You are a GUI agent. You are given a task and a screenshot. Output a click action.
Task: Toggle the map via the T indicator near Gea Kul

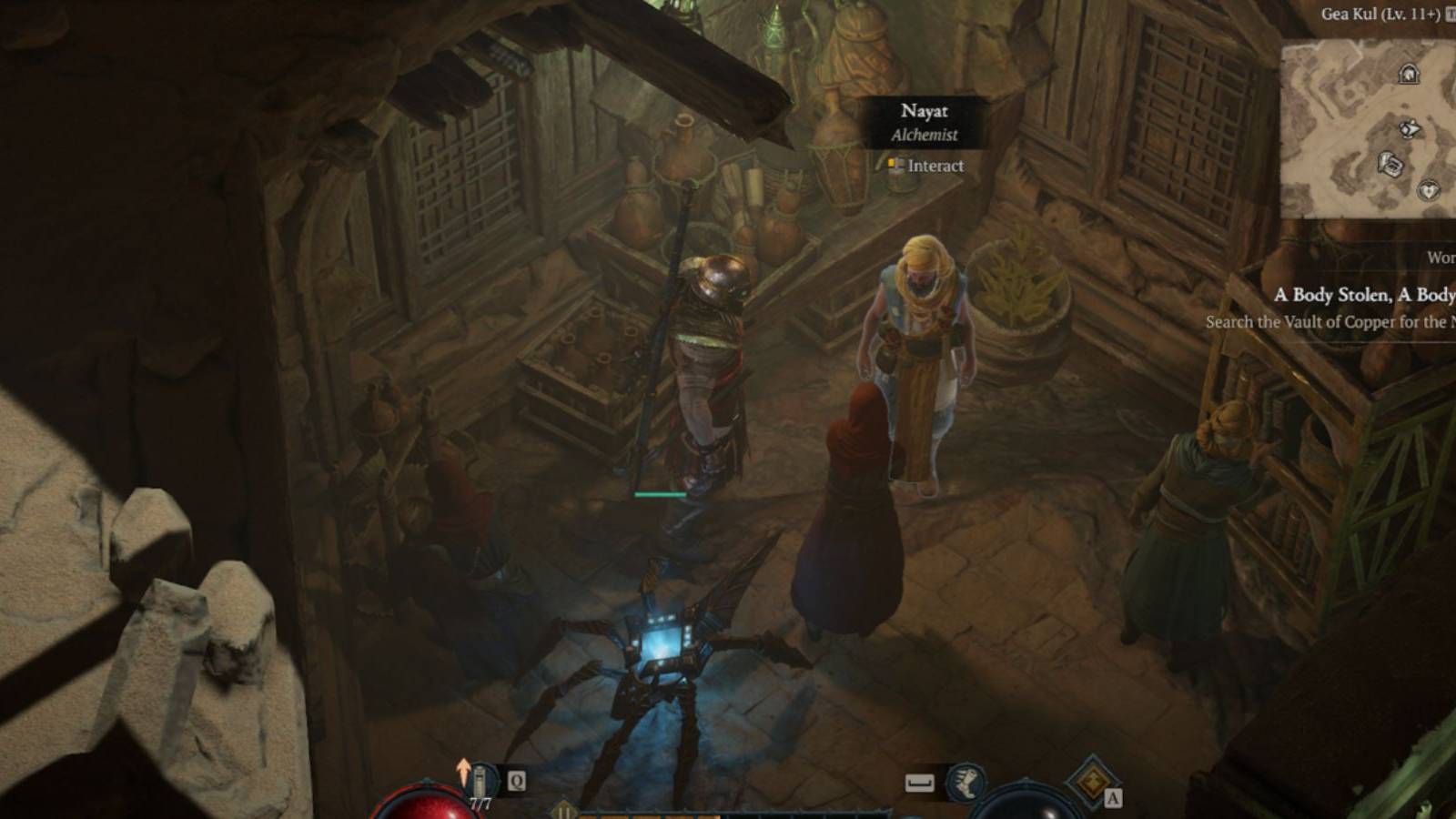click(1450, 14)
